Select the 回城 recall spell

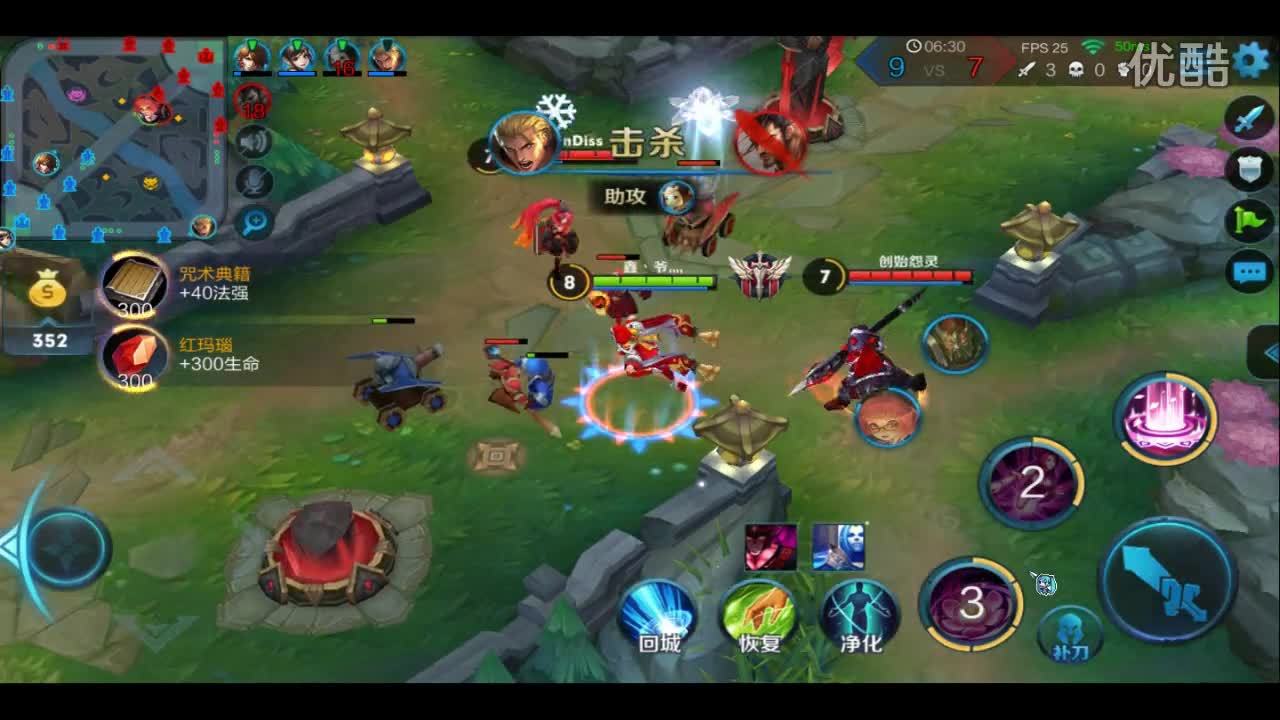tap(657, 610)
